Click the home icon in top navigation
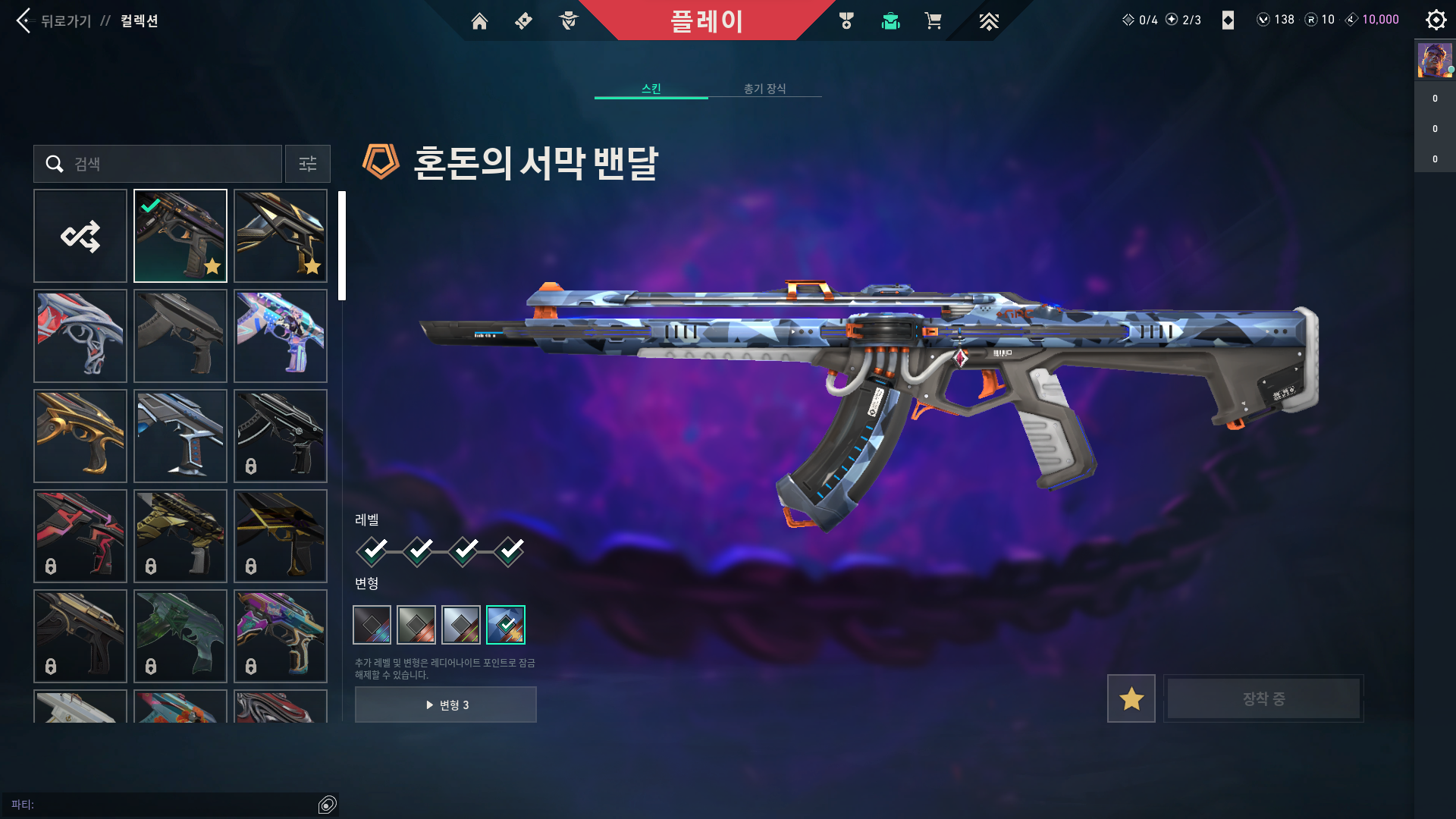 coord(479,21)
